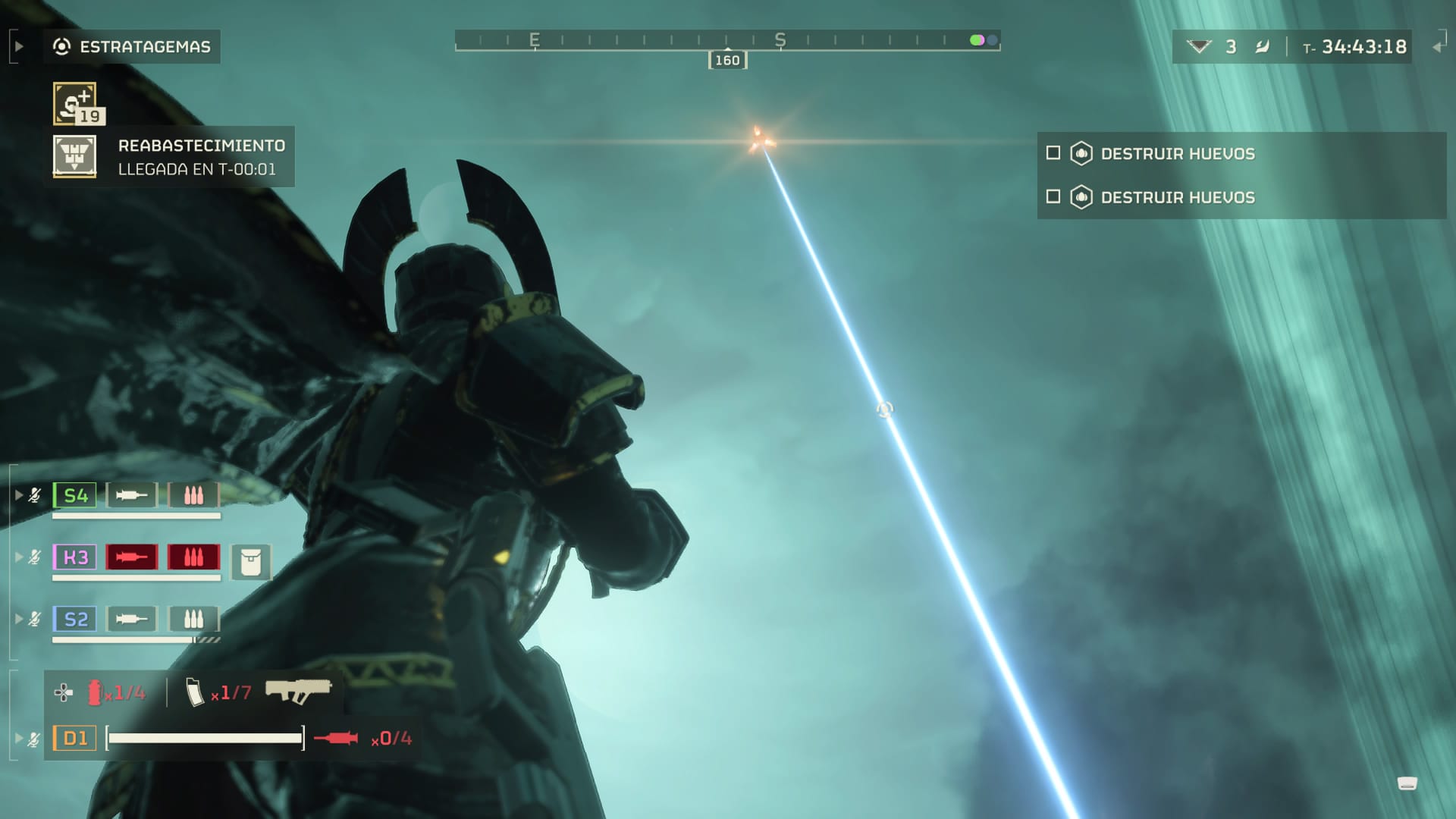Click the muted microphone icon beside S2
Screen dimensions: 1456x819
click(35, 620)
